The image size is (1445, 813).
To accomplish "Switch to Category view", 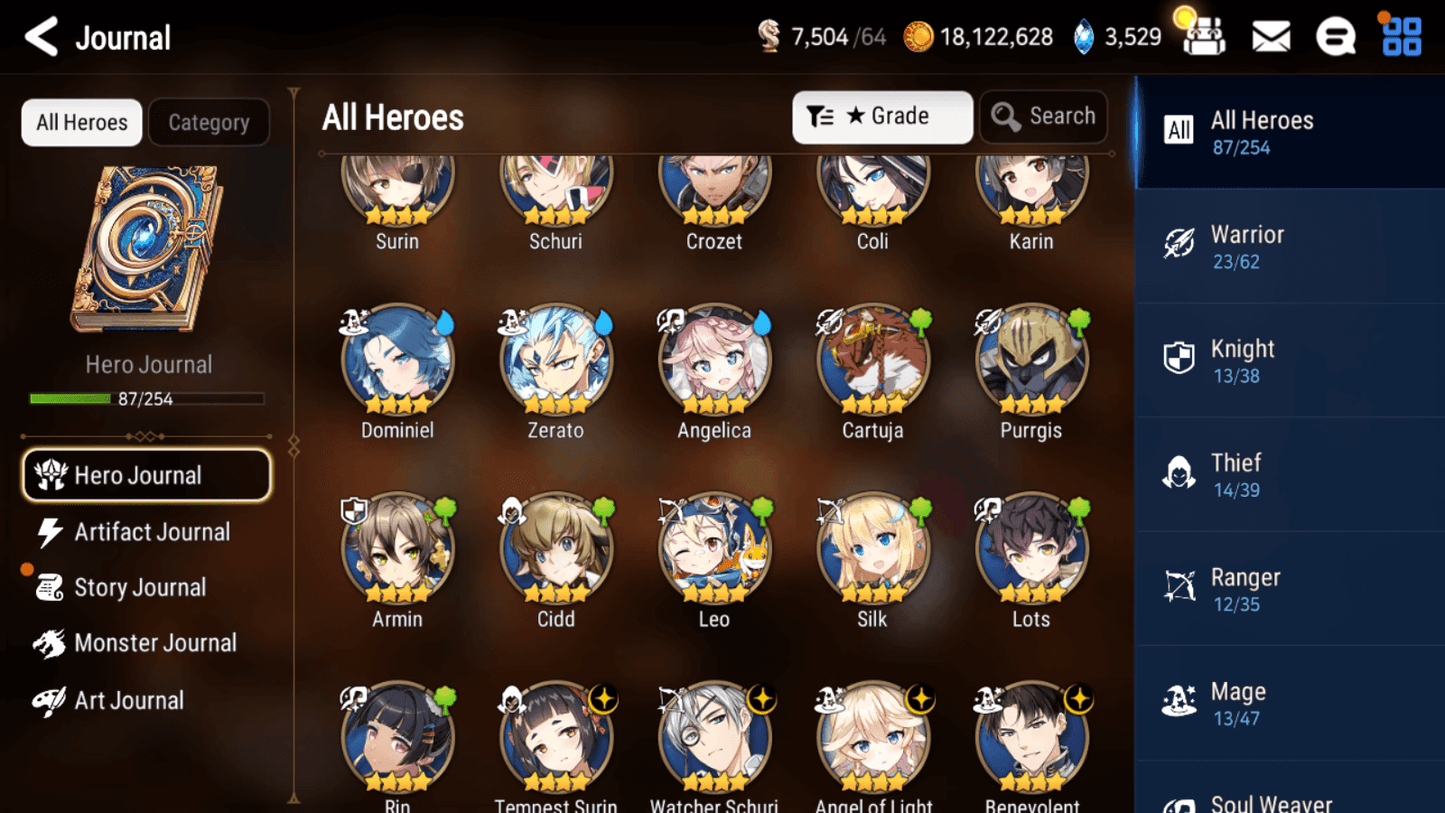I will (x=208, y=122).
